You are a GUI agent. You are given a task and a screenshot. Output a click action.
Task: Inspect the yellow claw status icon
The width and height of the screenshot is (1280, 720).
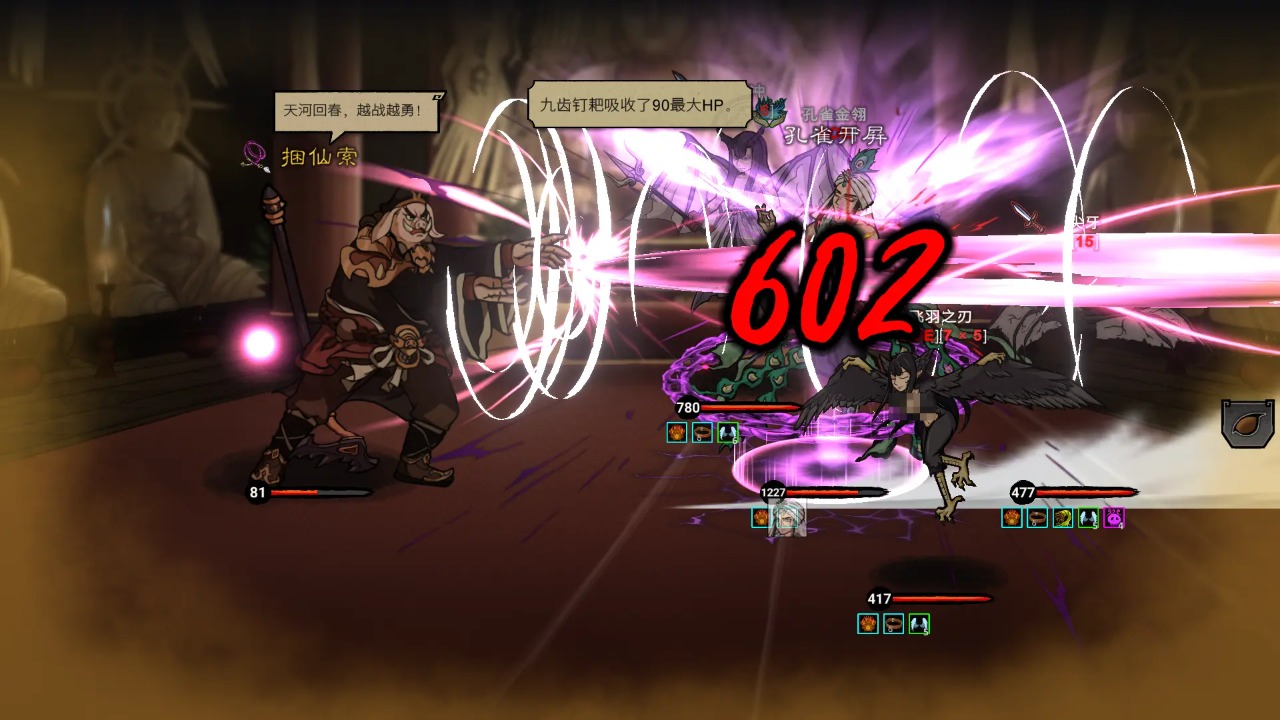pyautogui.click(x=1062, y=518)
